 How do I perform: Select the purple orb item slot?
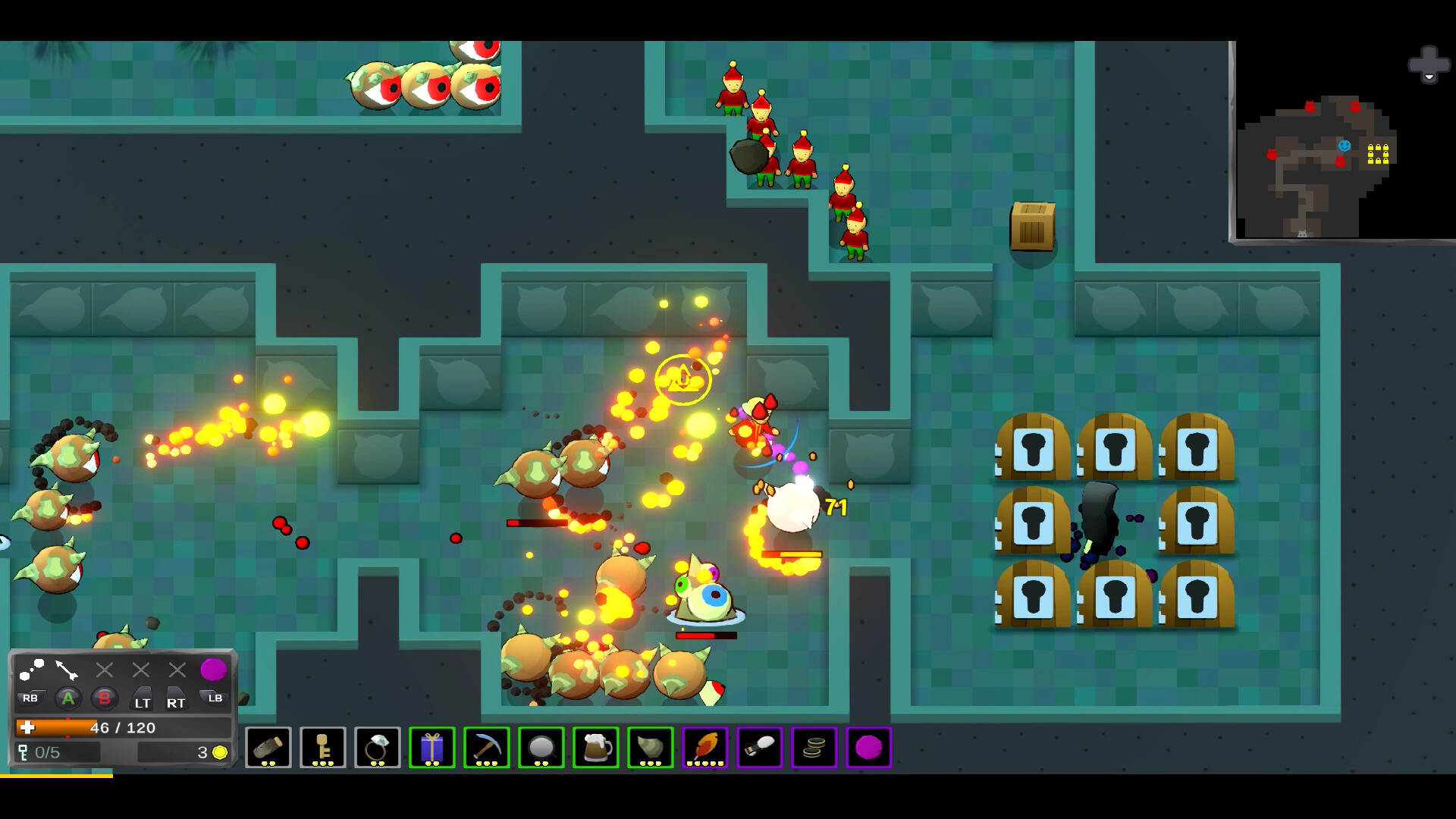click(x=868, y=748)
